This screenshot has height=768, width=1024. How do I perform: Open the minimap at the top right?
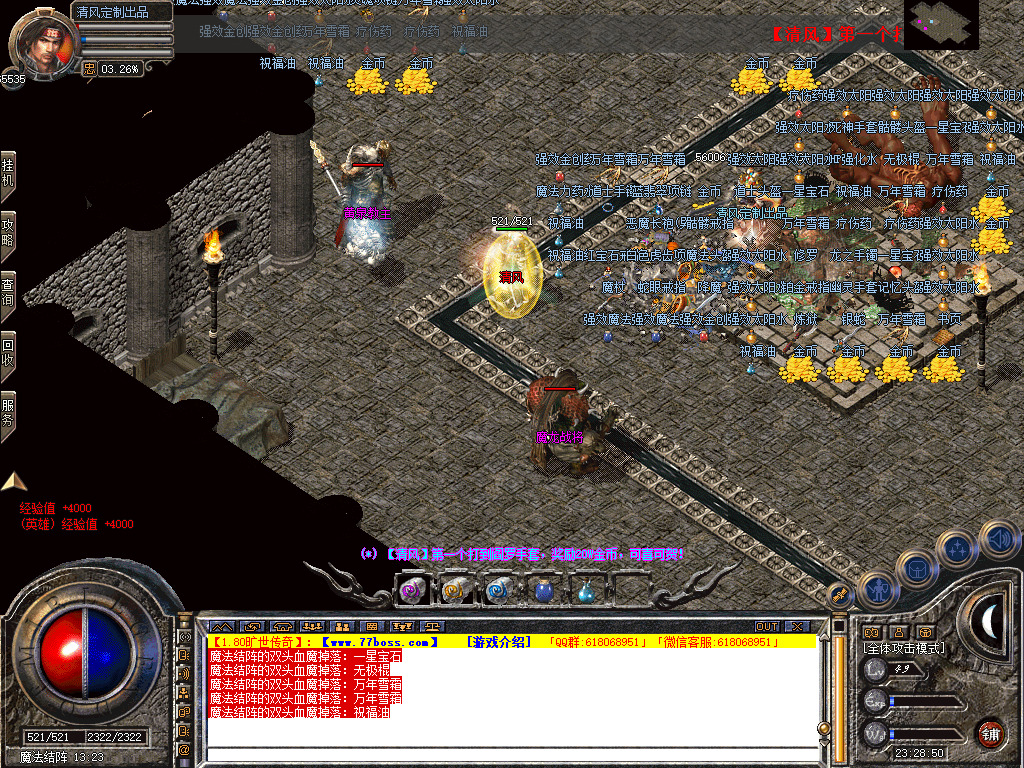point(941,25)
